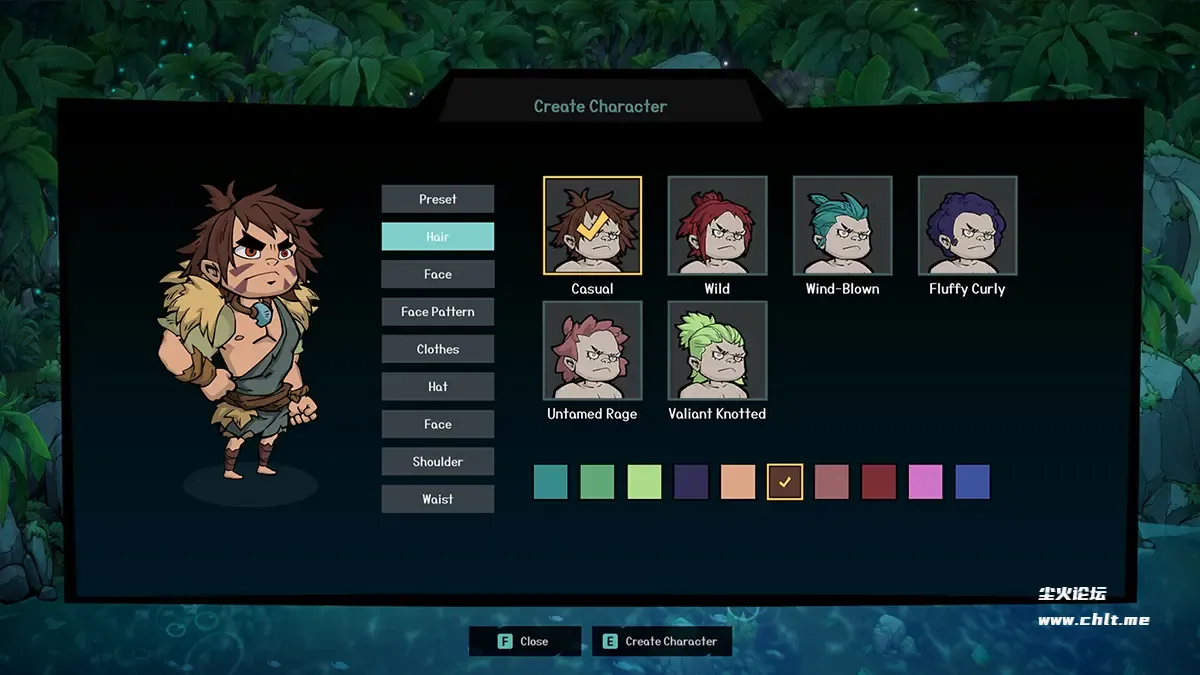Image resolution: width=1200 pixels, height=675 pixels.
Task: Switch to the Hair category
Action: (437, 237)
